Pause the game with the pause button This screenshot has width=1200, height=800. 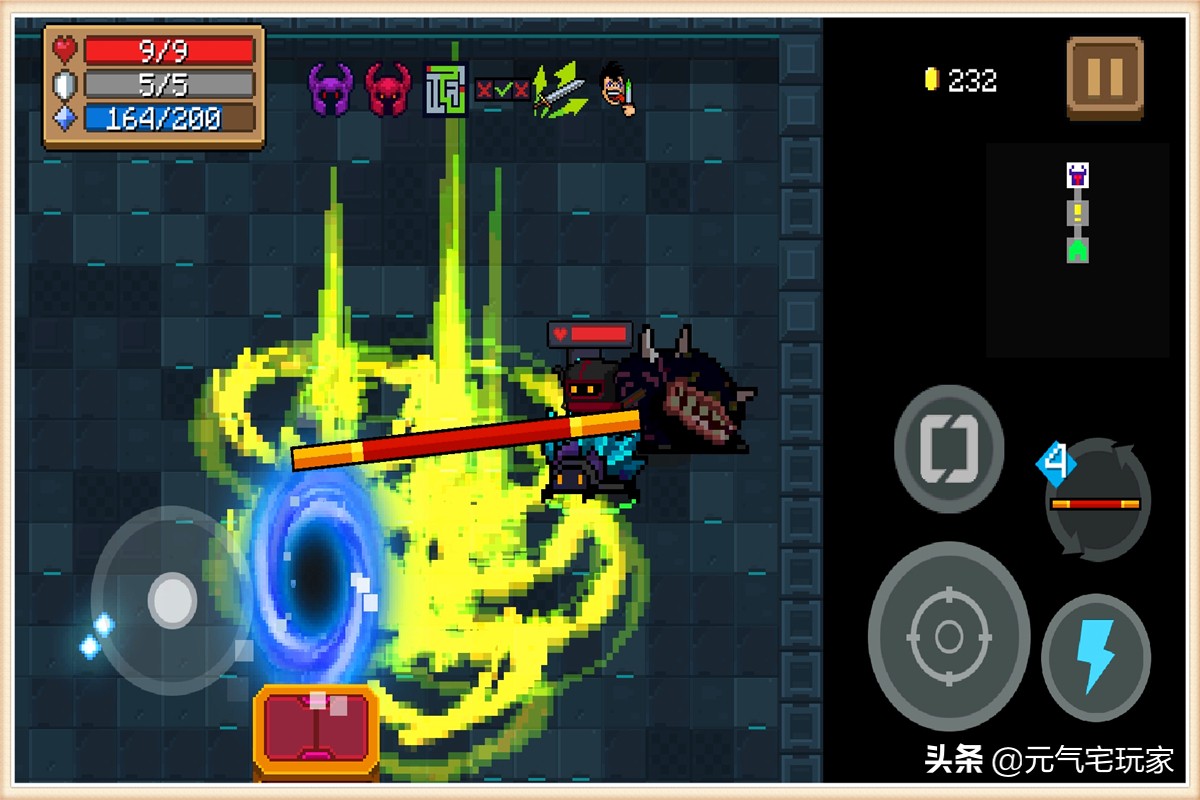[x=1104, y=78]
